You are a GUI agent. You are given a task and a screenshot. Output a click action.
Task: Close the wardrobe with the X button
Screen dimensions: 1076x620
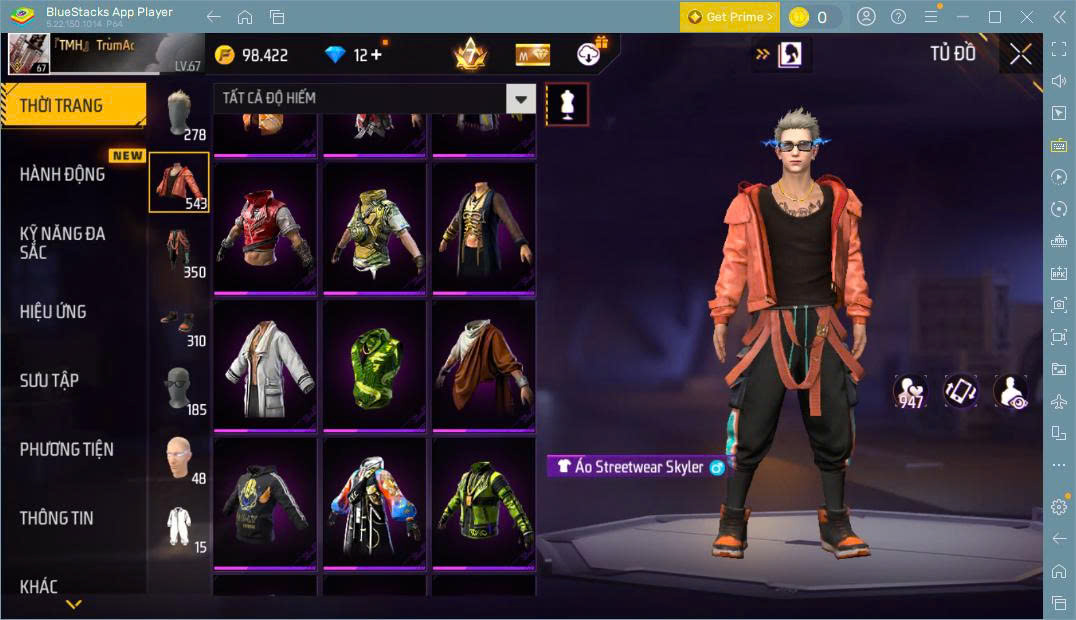[1020, 54]
